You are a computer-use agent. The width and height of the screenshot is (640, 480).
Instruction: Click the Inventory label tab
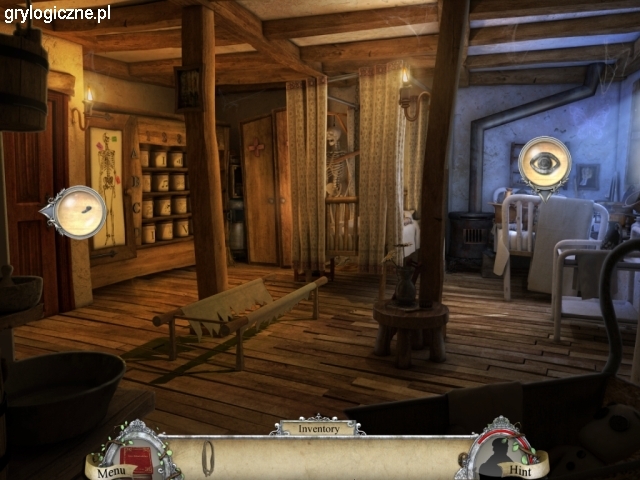316,428
